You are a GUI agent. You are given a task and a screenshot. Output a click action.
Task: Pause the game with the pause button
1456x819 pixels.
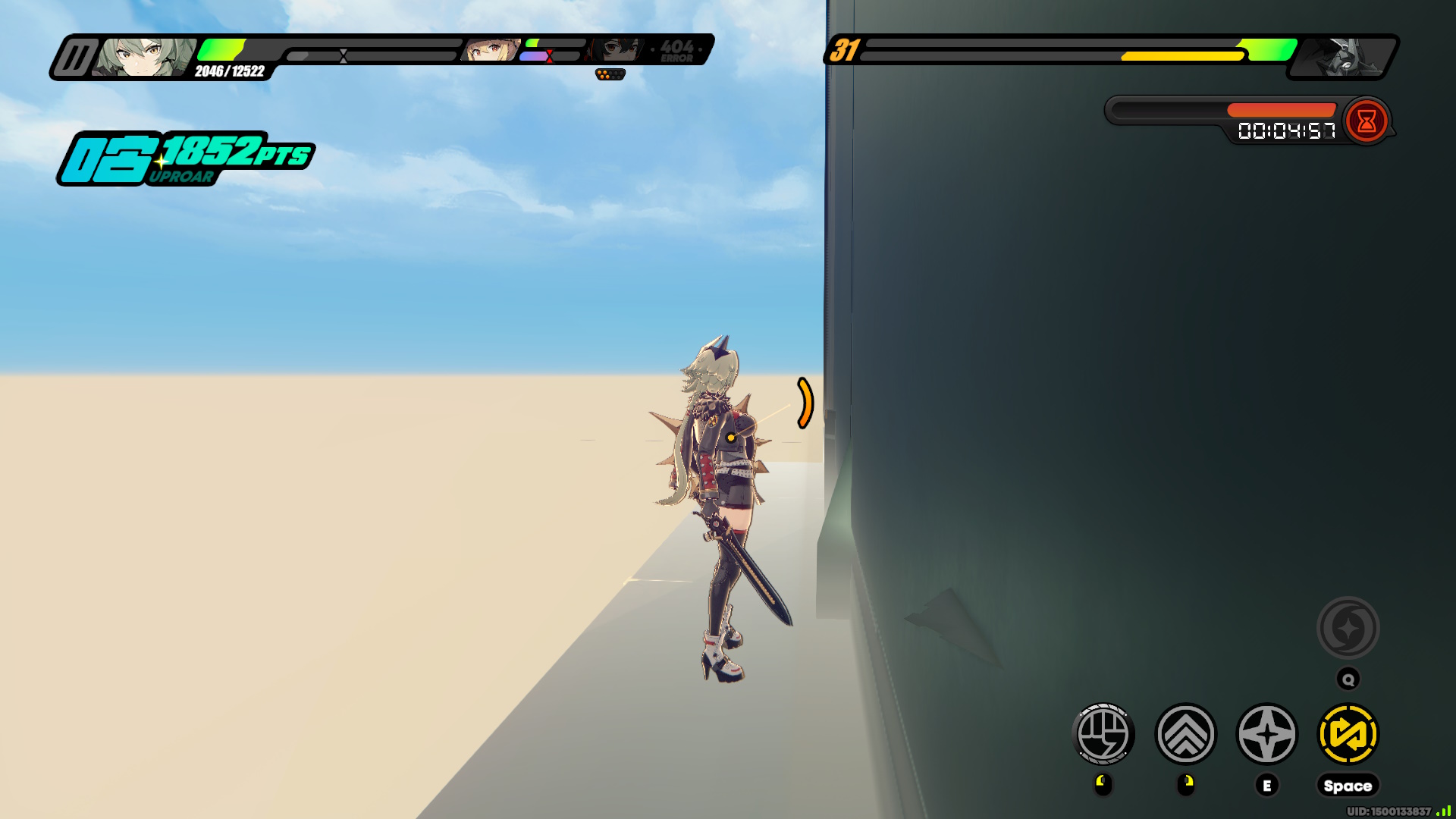pos(74,58)
